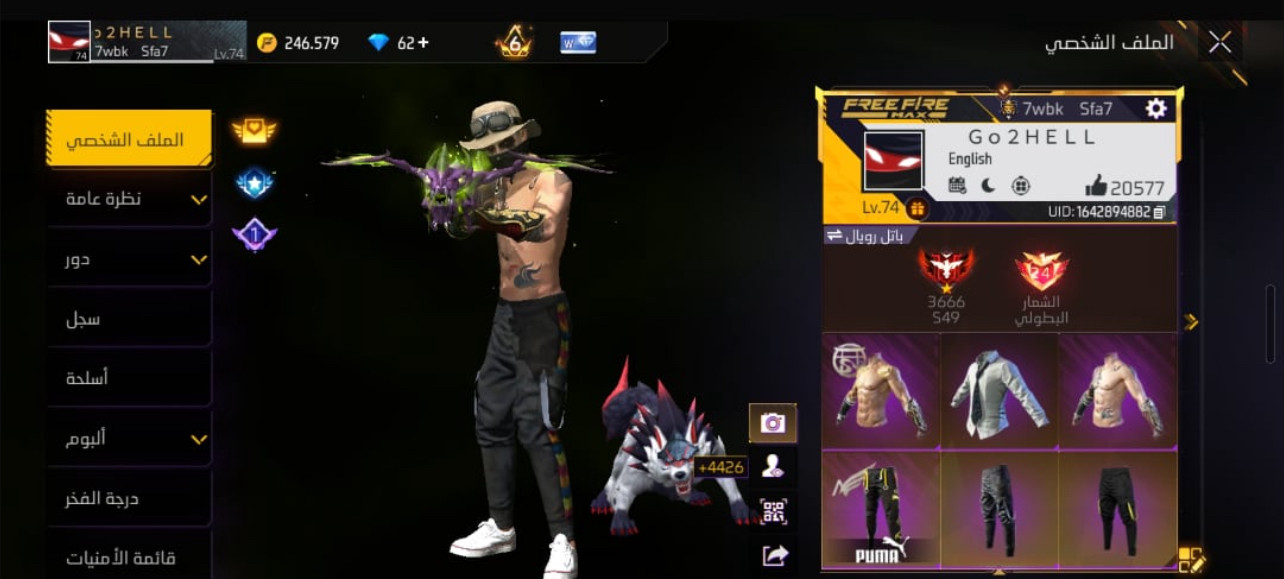Select the Puma pants outfit slot
1284x579 pixels.
click(x=881, y=509)
